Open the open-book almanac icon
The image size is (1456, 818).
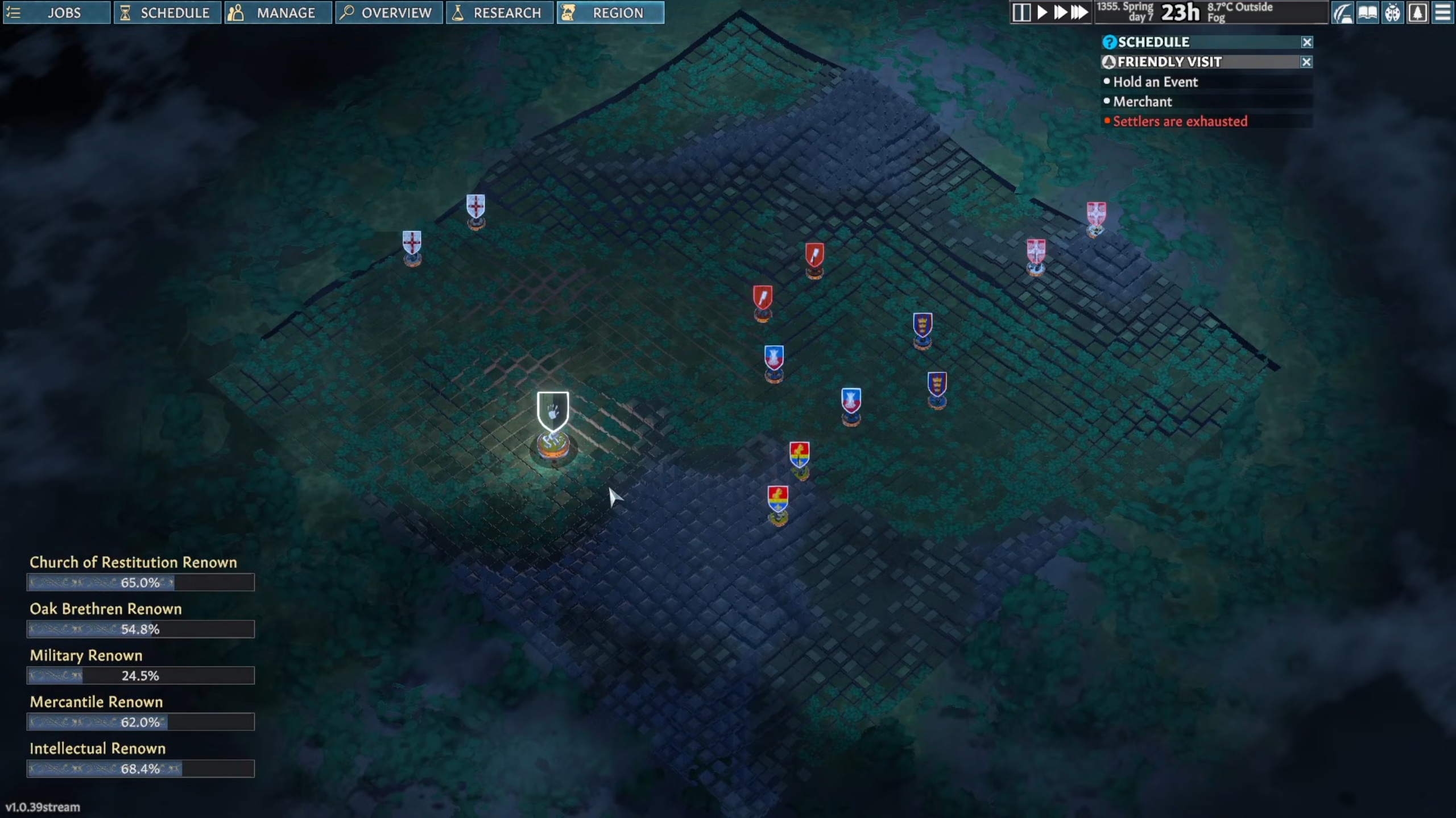click(1368, 13)
